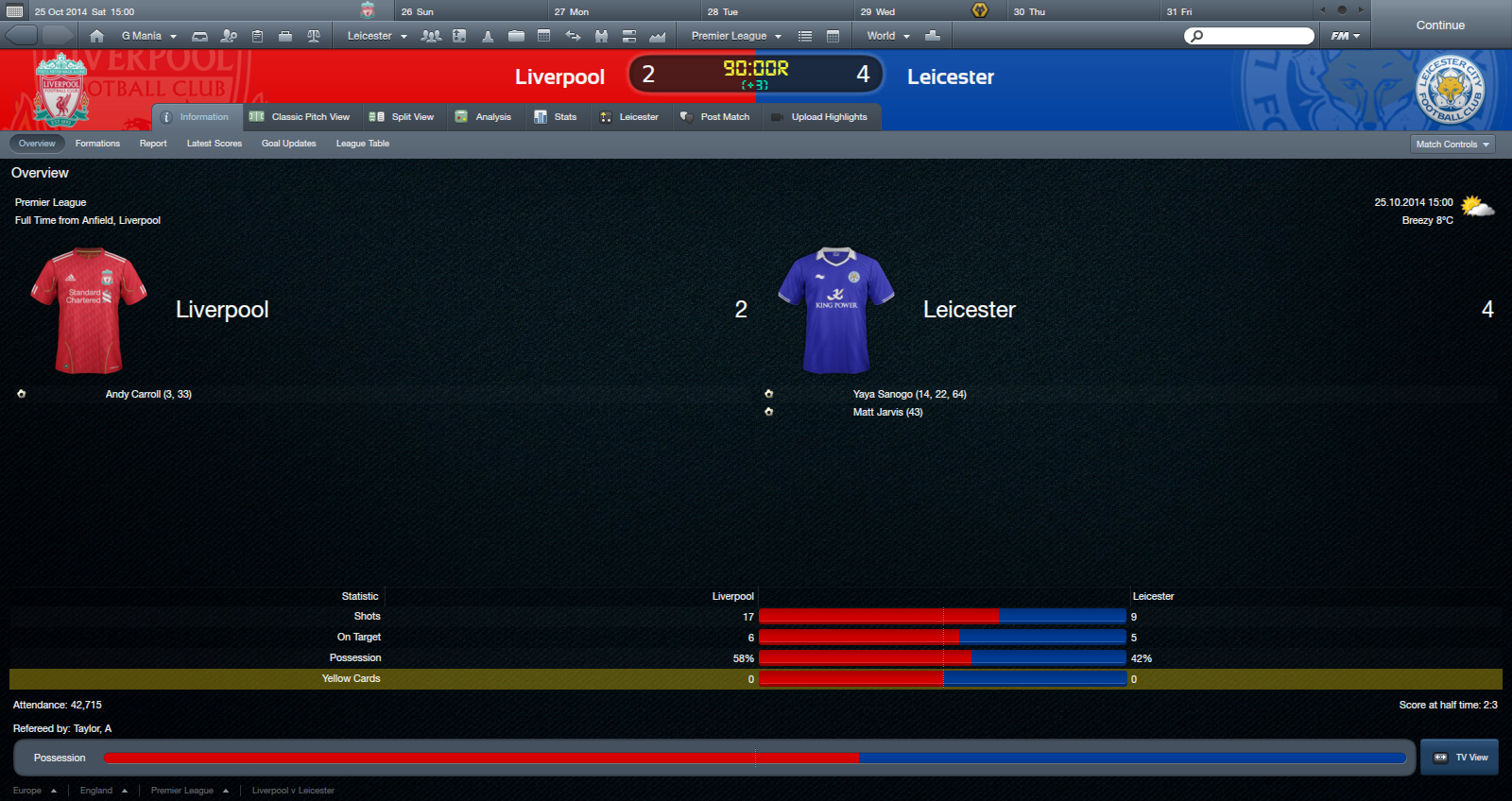Image resolution: width=1512 pixels, height=801 pixels.
Task: Open the match Report
Action: pos(153,144)
